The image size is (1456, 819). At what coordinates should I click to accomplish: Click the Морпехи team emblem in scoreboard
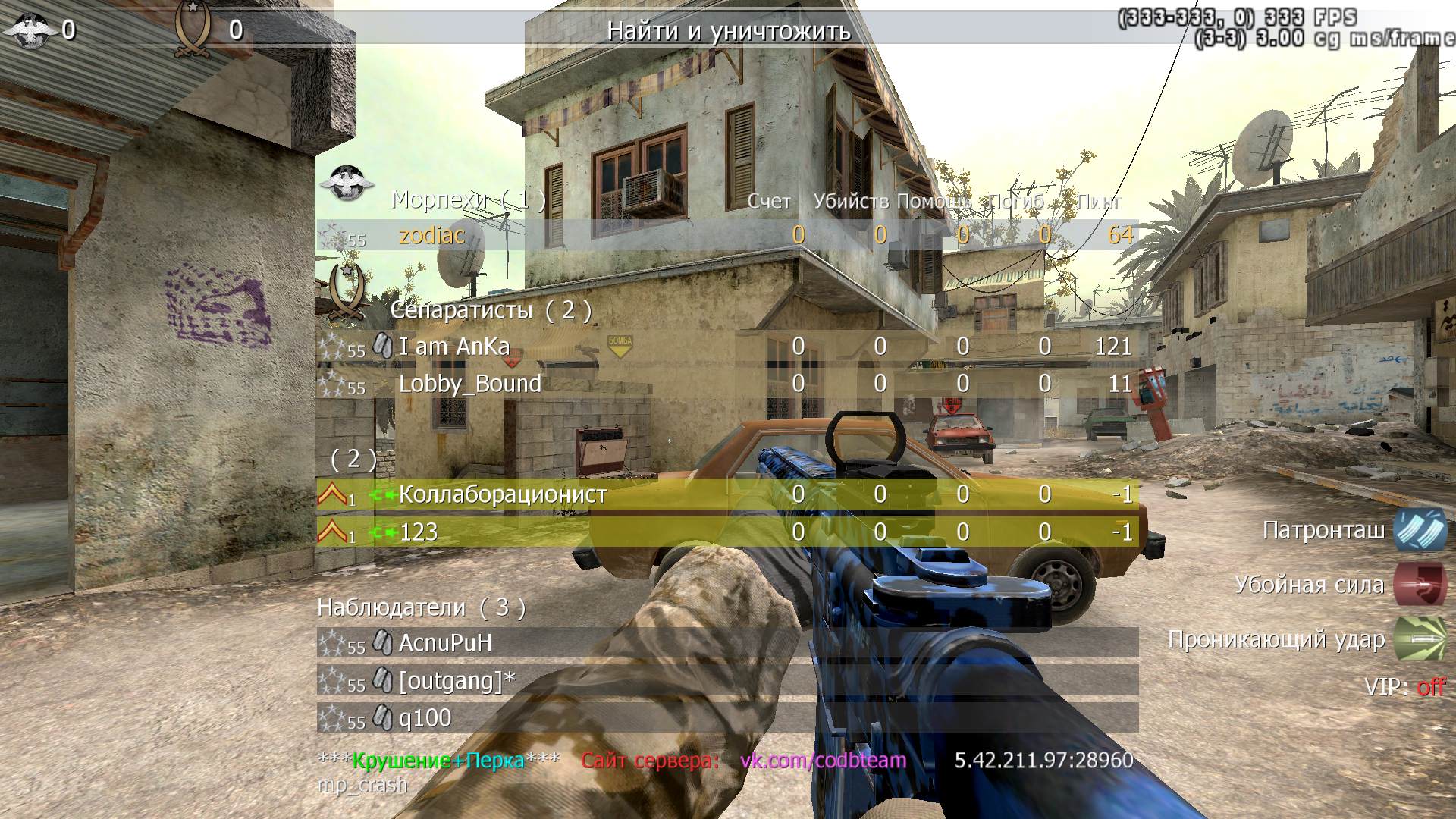pos(347,182)
